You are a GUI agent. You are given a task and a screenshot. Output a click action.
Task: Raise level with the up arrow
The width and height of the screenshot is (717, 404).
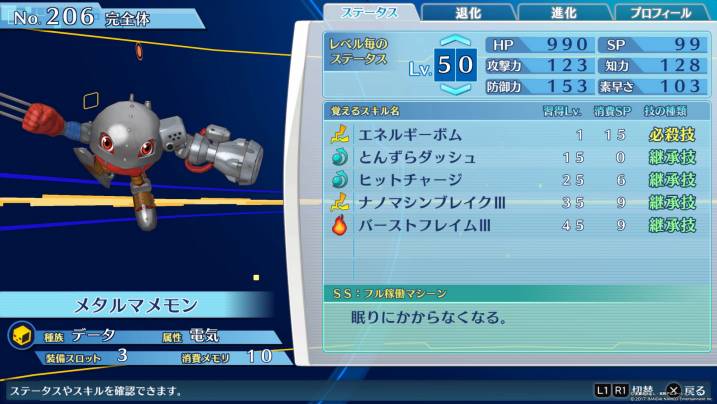point(455,42)
